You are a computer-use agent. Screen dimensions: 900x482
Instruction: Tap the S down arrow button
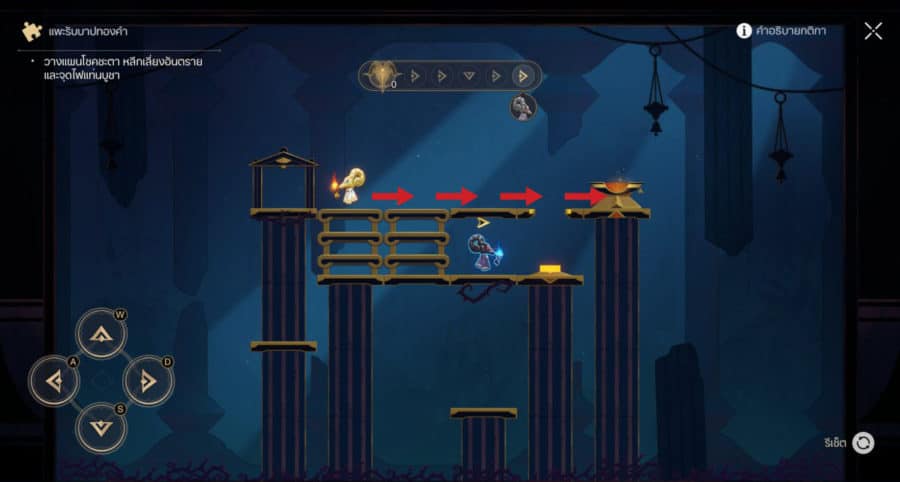101,426
